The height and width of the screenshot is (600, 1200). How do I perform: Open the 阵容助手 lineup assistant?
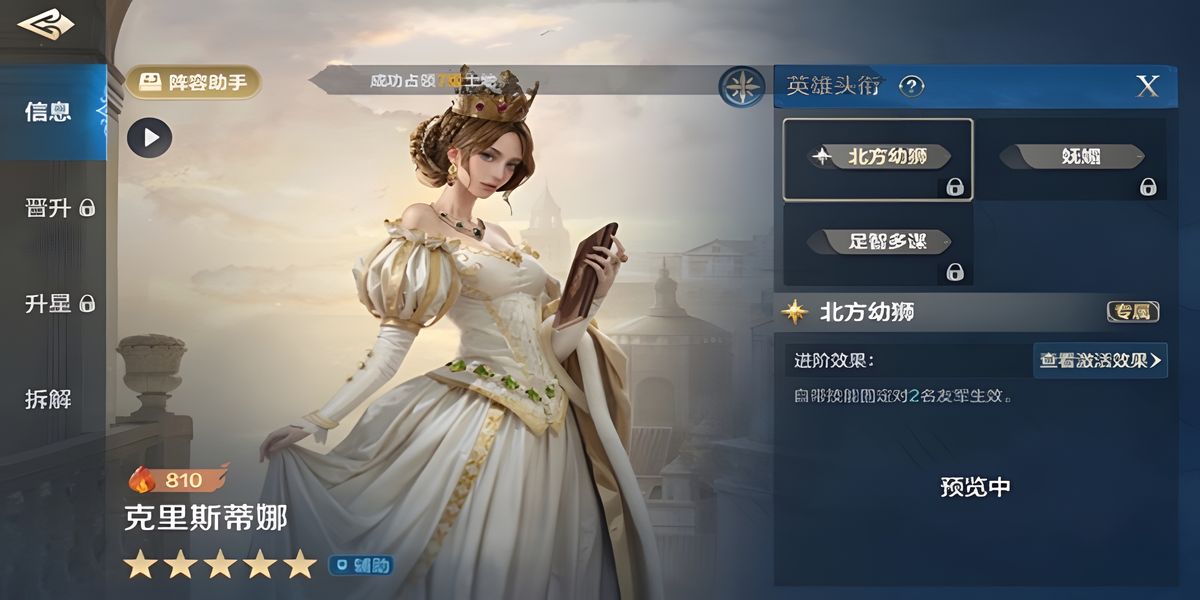click(193, 82)
